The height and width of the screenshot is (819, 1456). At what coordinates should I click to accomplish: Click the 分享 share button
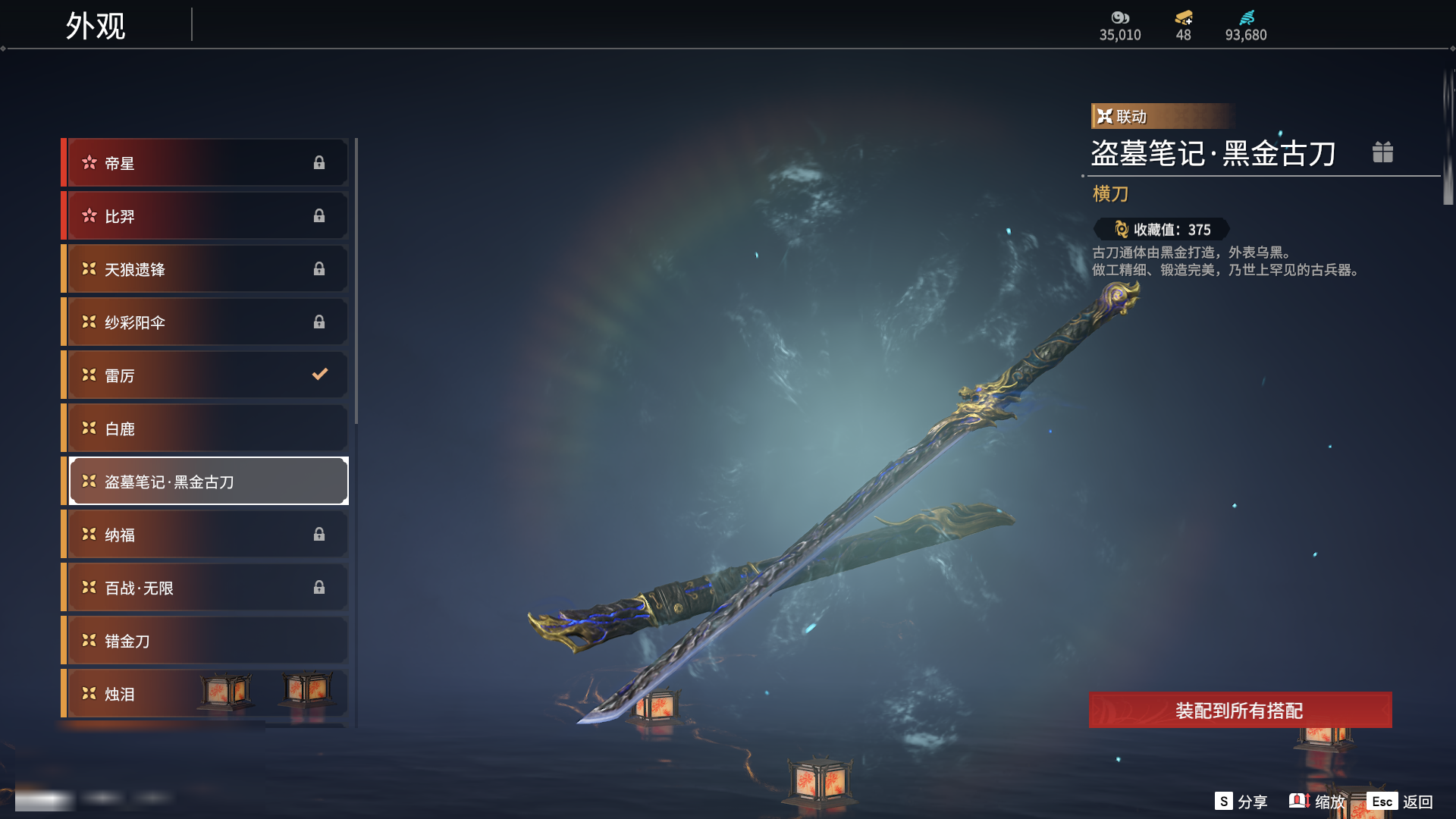click(1241, 802)
